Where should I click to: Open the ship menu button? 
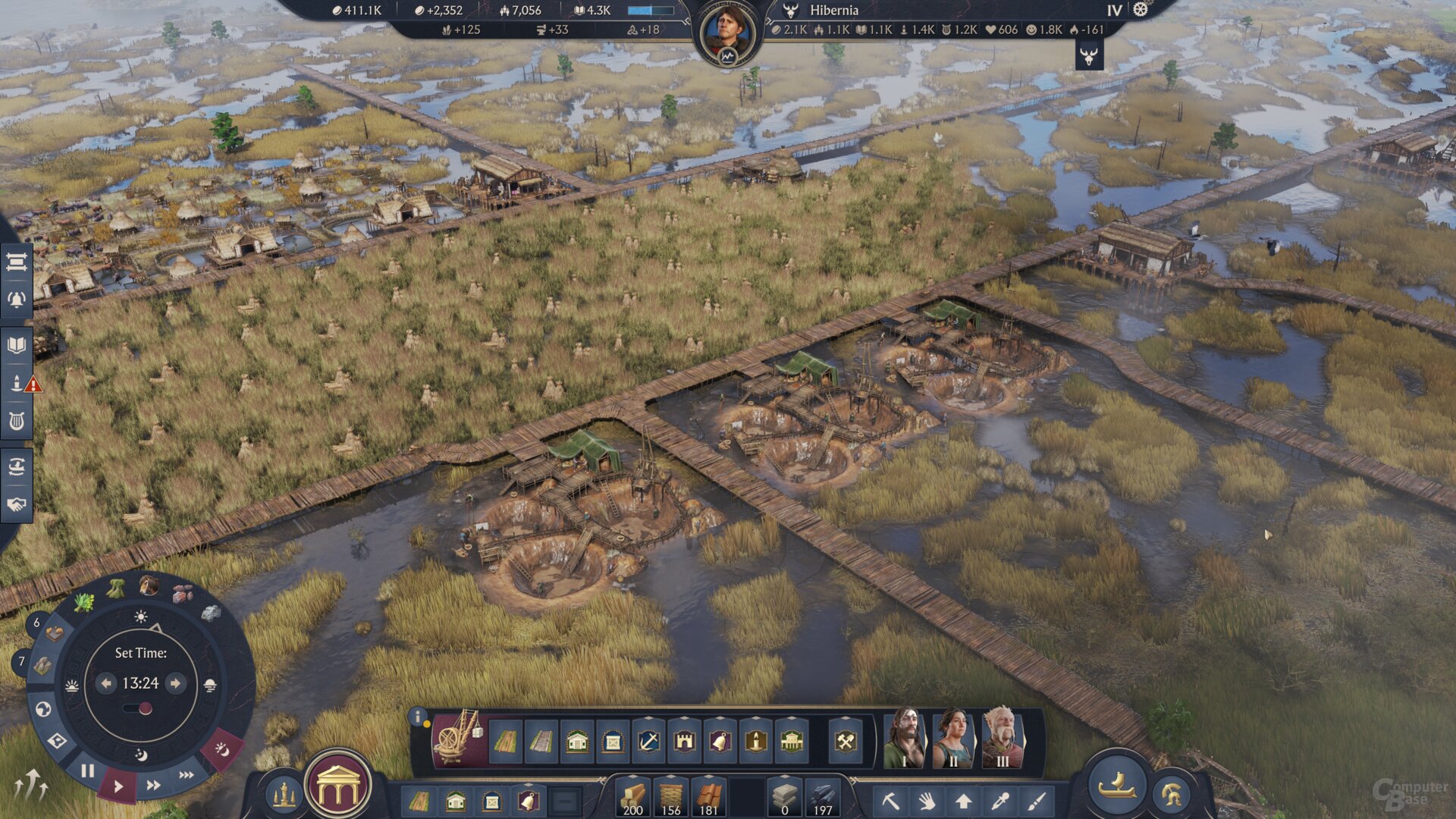tap(1117, 787)
